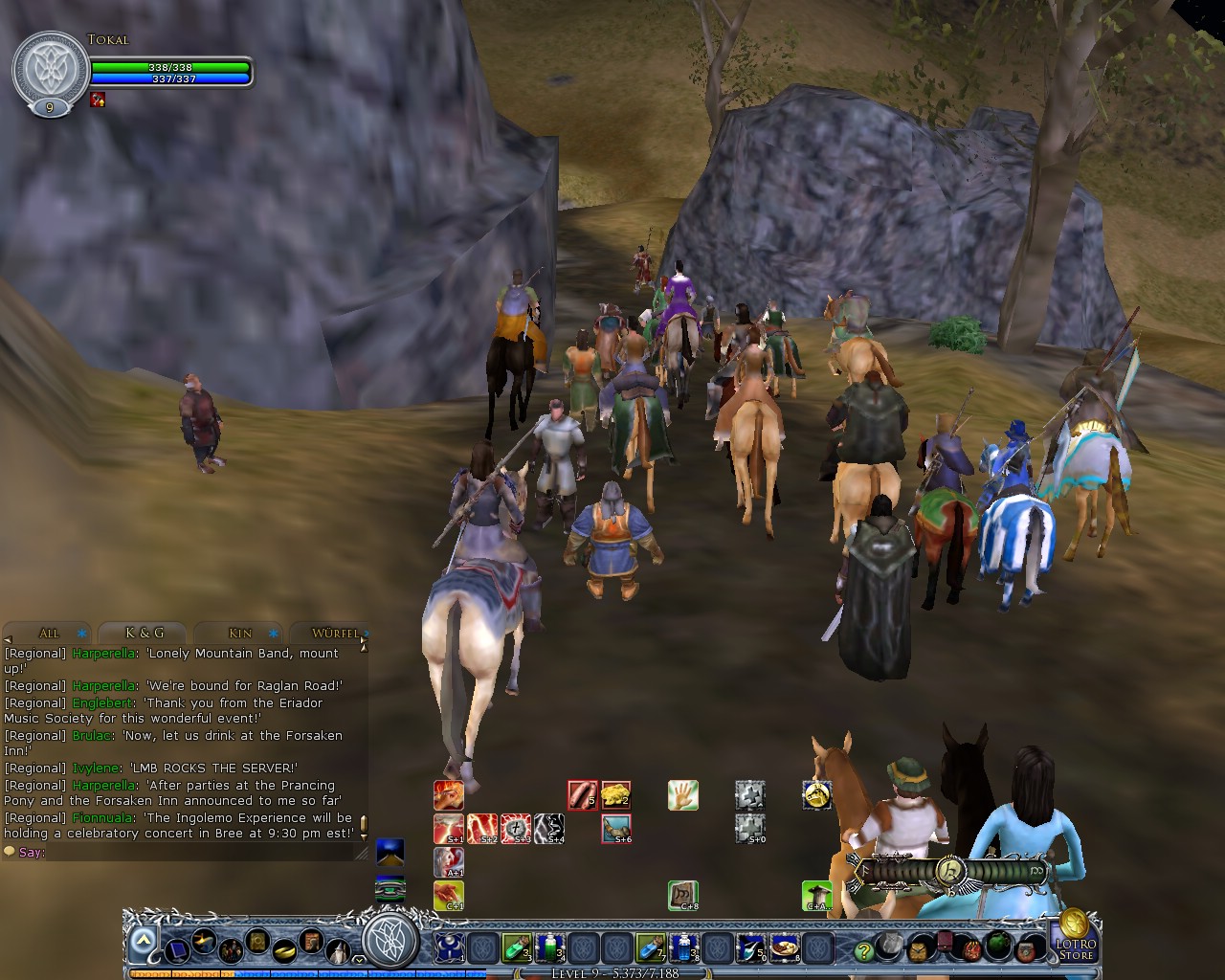
Task: Open the fellowship panel icon showing characters
Action: tap(230, 949)
